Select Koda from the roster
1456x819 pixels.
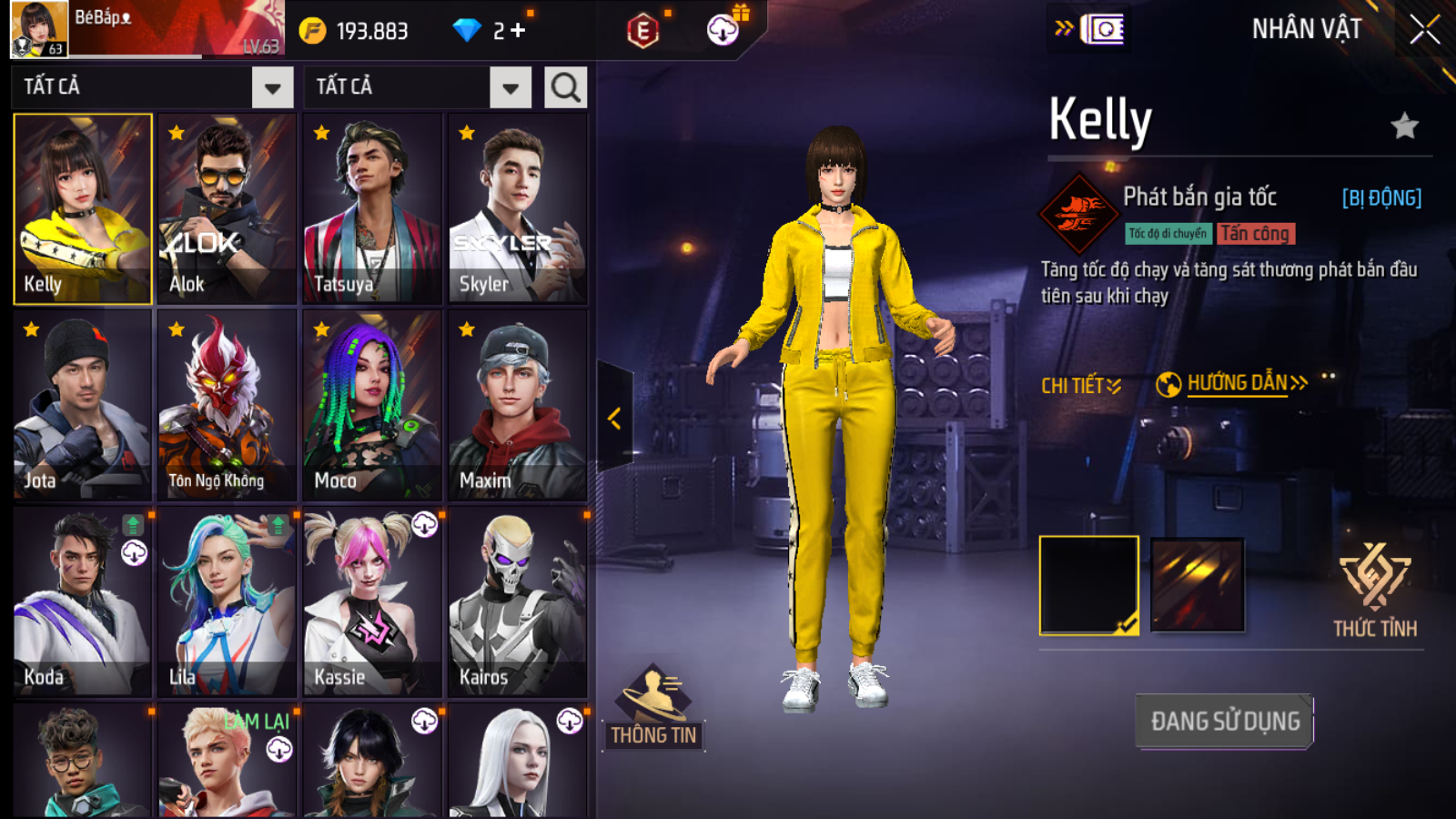point(82,602)
